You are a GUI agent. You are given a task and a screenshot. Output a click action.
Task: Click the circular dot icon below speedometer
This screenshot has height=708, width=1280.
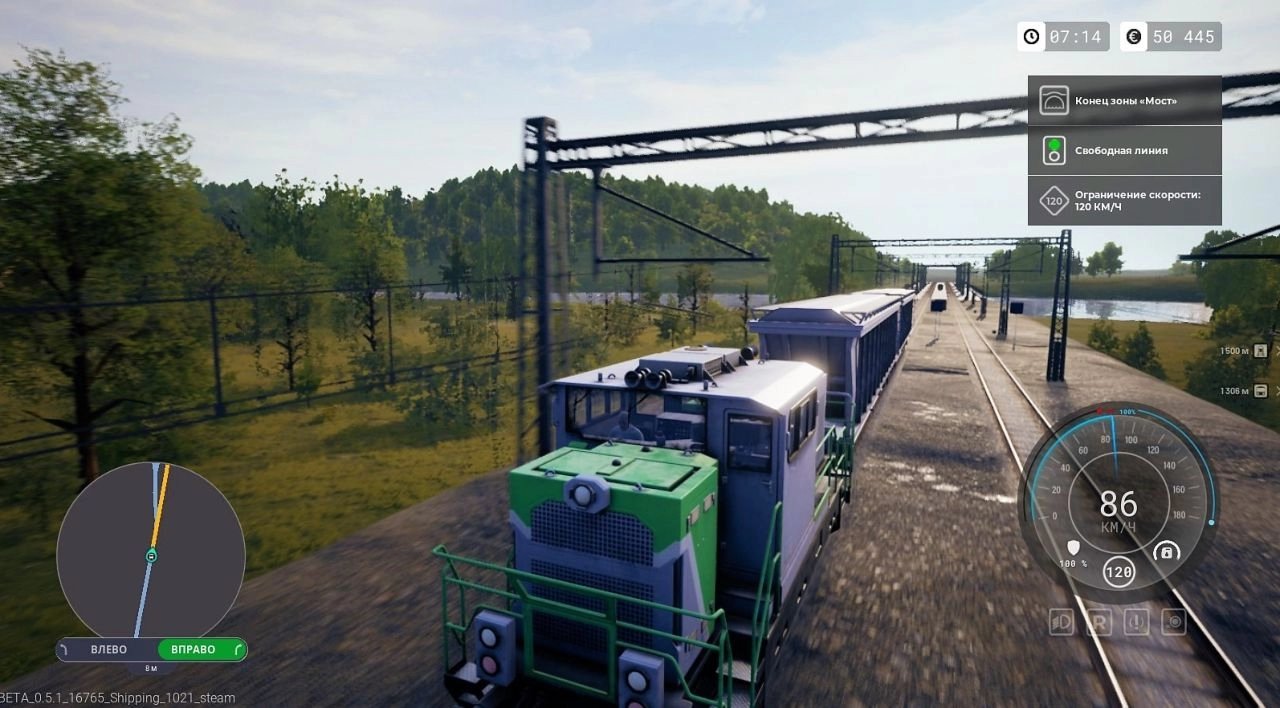pos(1173,622)
